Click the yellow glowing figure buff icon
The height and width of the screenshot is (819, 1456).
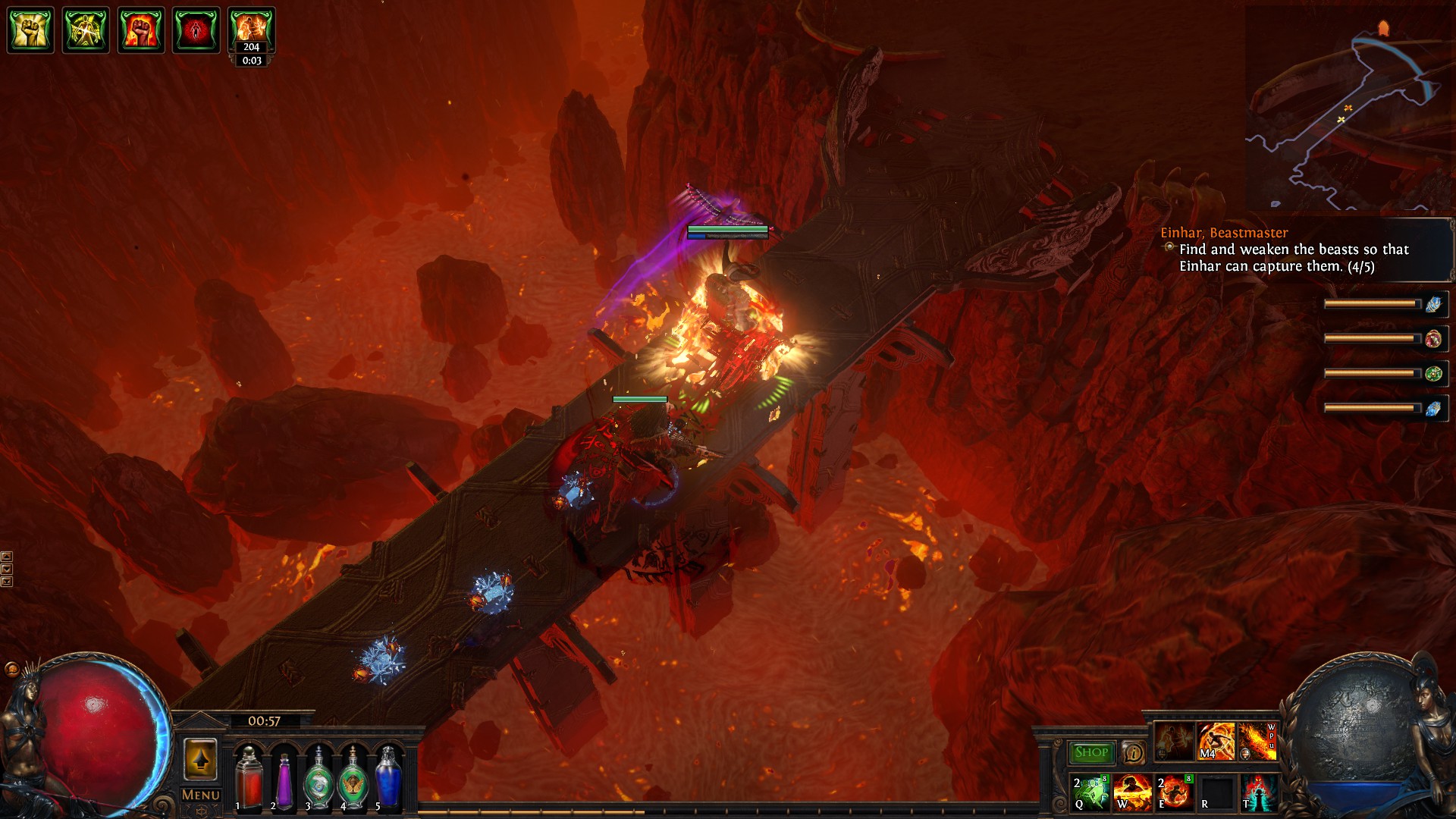point(86,30)
